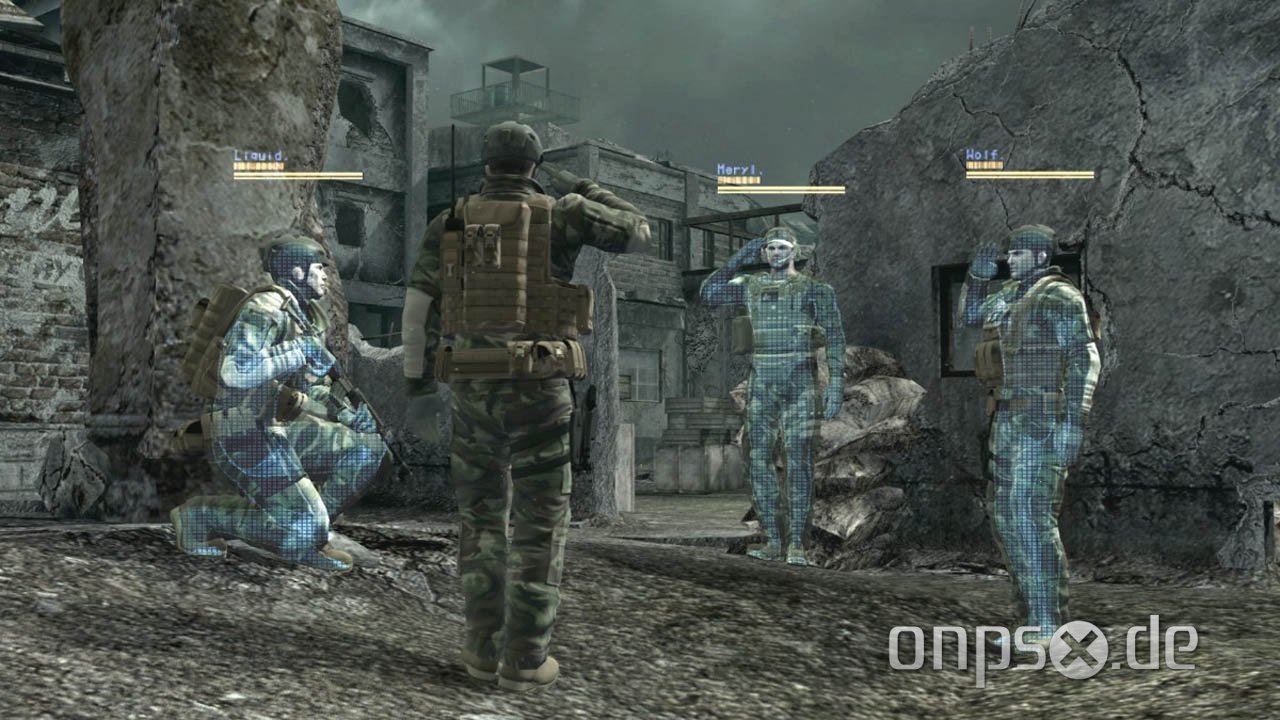Click the Wolf nameplate label

click(x=985, y=153)
